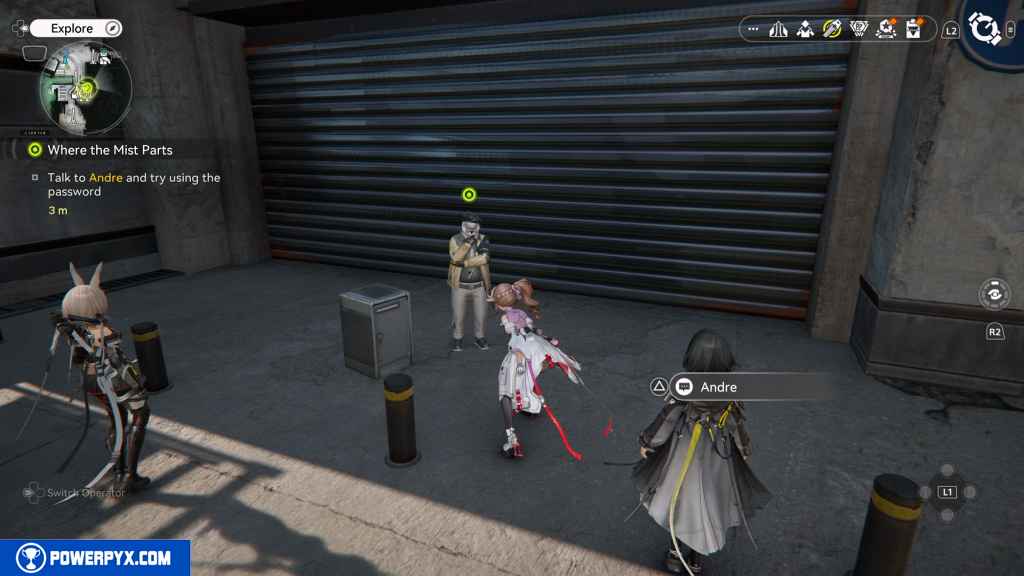Select the green-circled ticket icon
Image resolution: width=1024 pixels, height=576 pixels.
tap(832, 29)
